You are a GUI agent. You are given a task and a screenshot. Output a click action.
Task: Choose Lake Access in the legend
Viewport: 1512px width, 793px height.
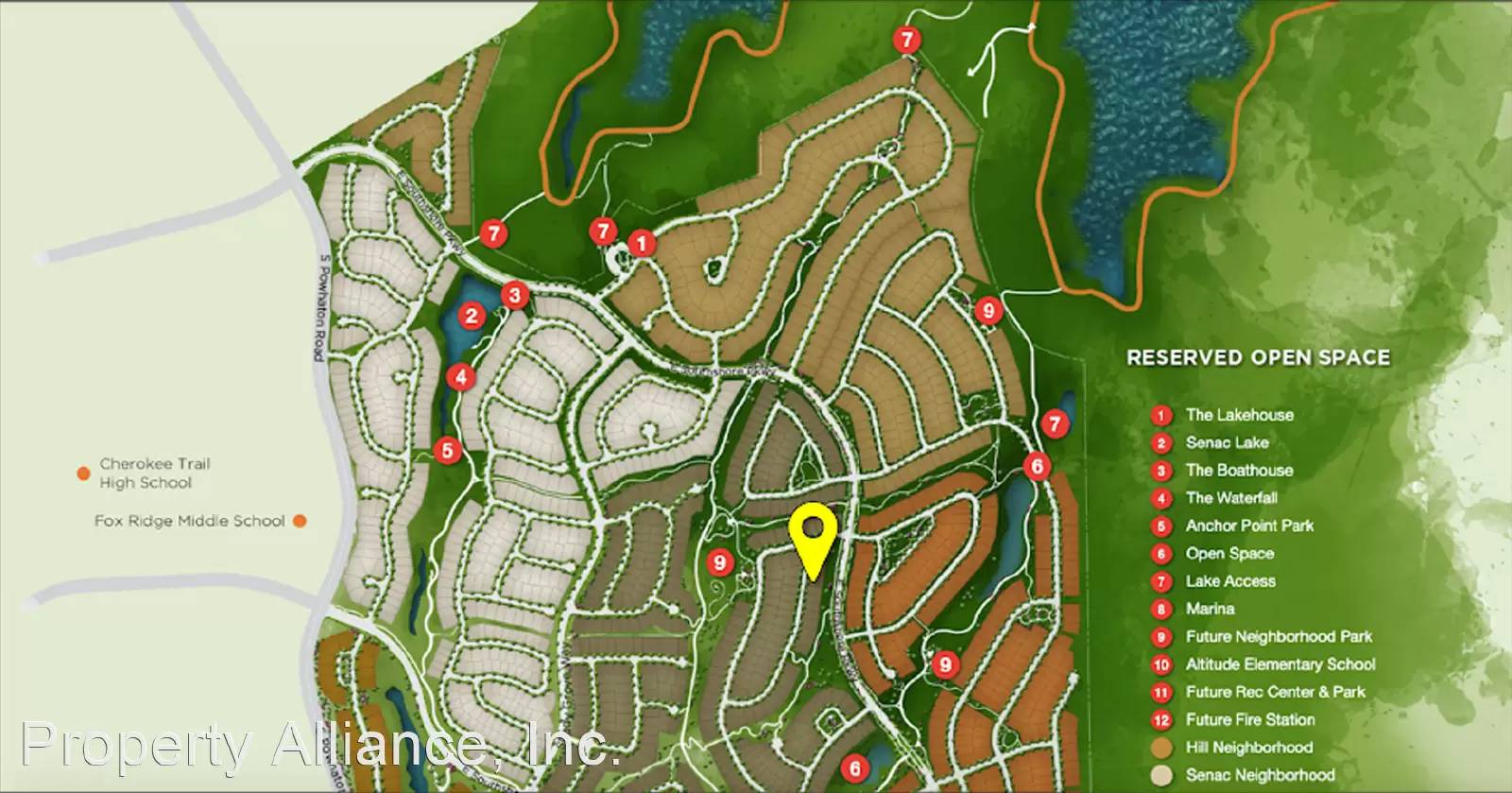click(1230, 581)
